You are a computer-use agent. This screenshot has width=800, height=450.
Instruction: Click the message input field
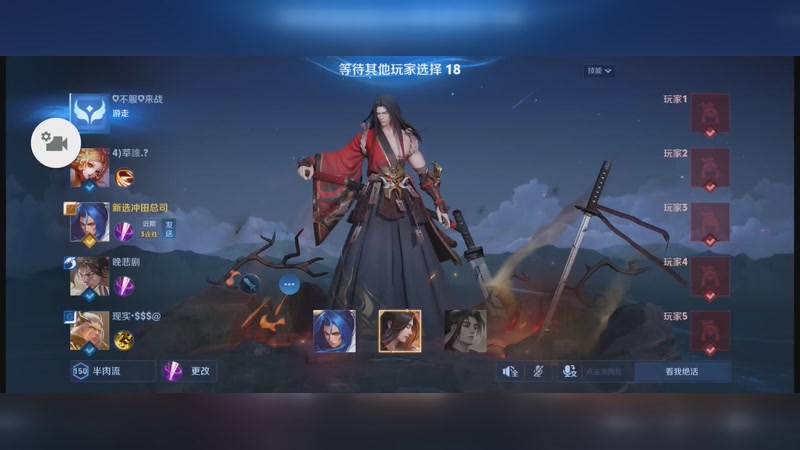pyautogui.click(x=608, y=371)
